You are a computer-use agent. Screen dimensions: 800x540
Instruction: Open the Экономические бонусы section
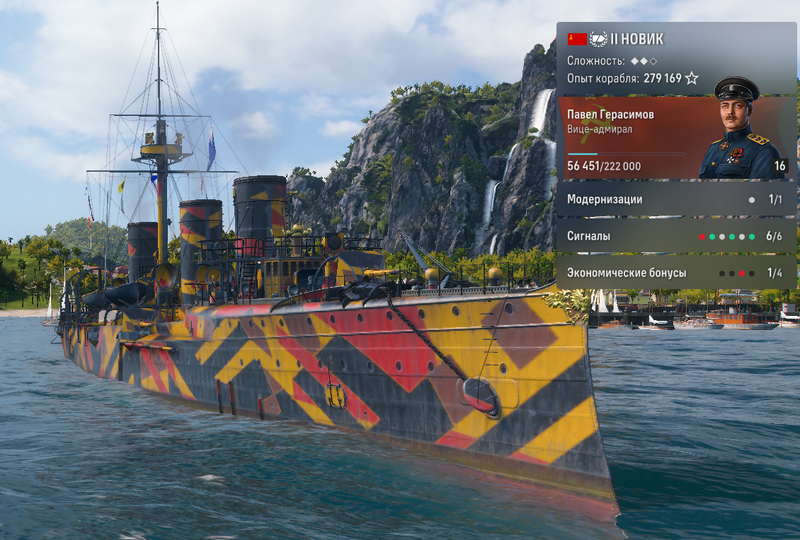click(x=675, y=272)
